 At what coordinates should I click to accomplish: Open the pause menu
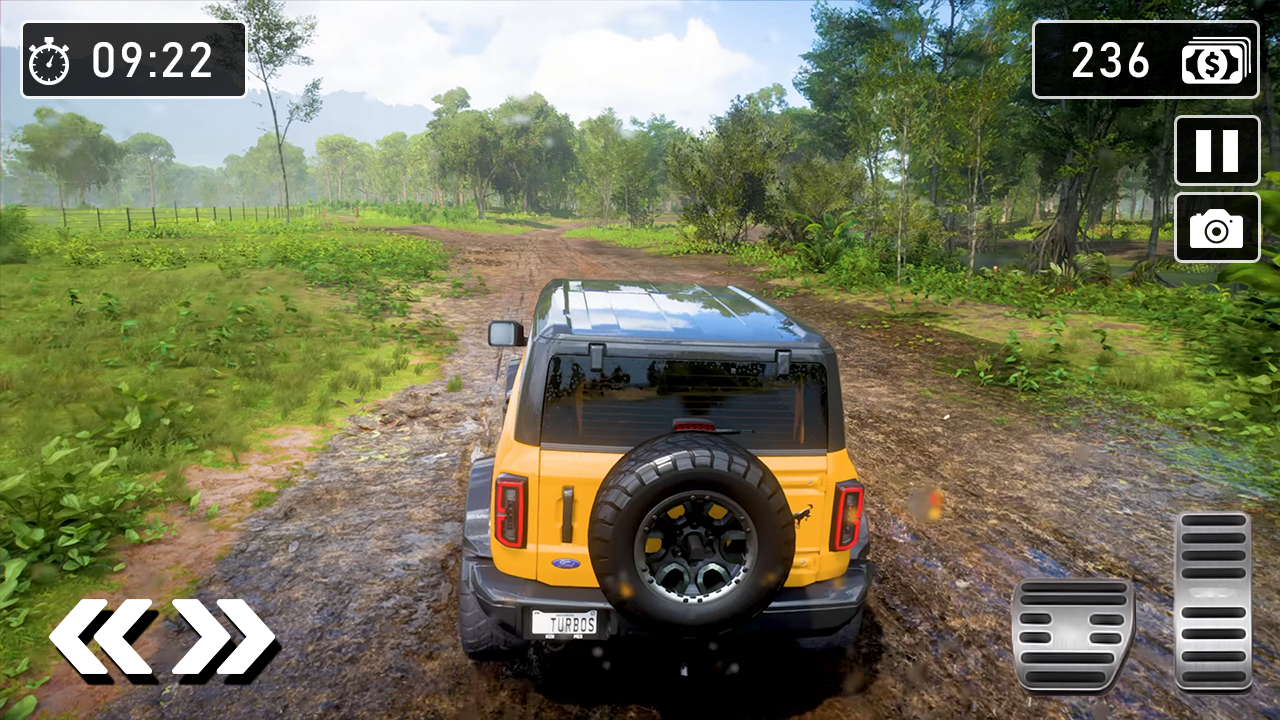click(1216, 152)
